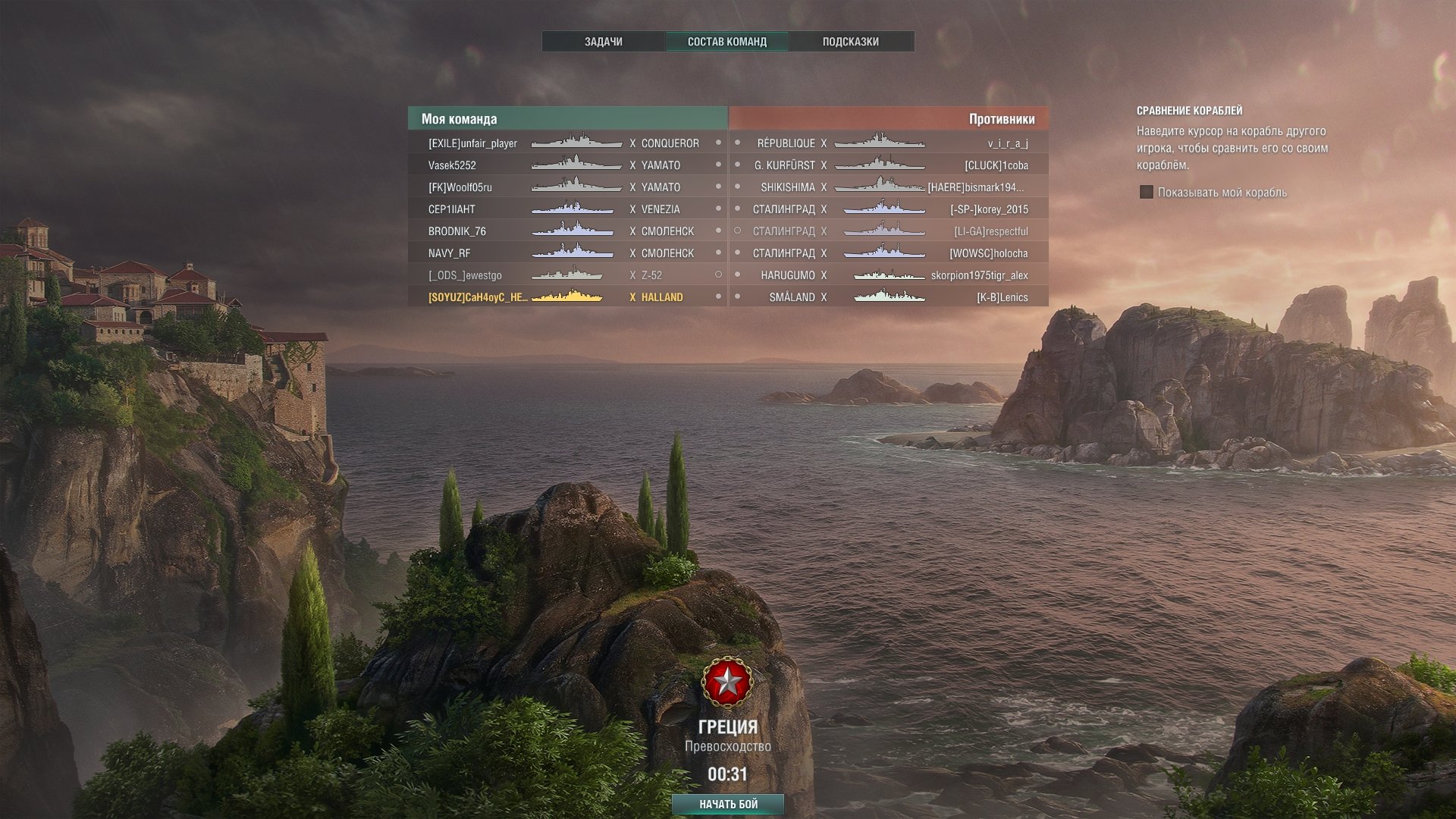Choose holocha's Сталинград row
The height and width of the screenshot is (819, 1456).
coord(889,253)
